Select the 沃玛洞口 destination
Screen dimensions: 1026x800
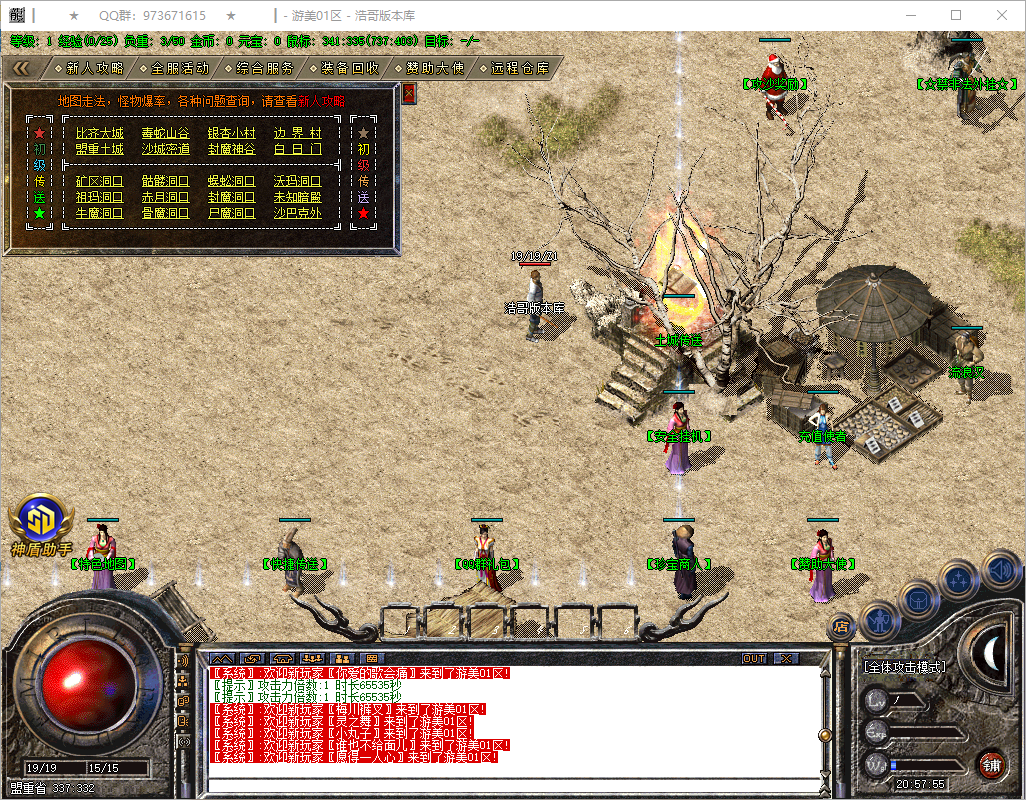point(298,181)
